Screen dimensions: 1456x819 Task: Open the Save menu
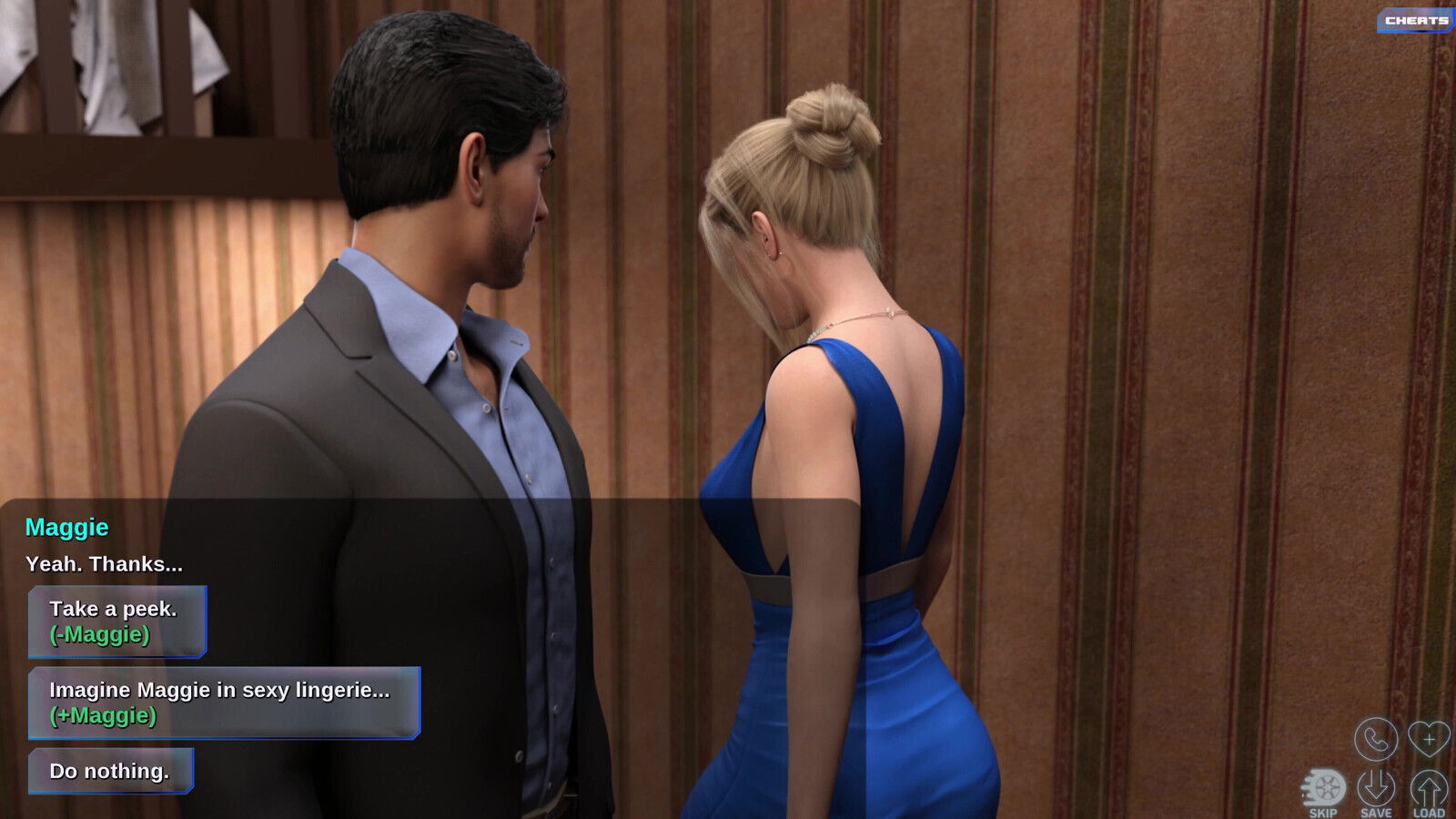(x=1376, y=792)
